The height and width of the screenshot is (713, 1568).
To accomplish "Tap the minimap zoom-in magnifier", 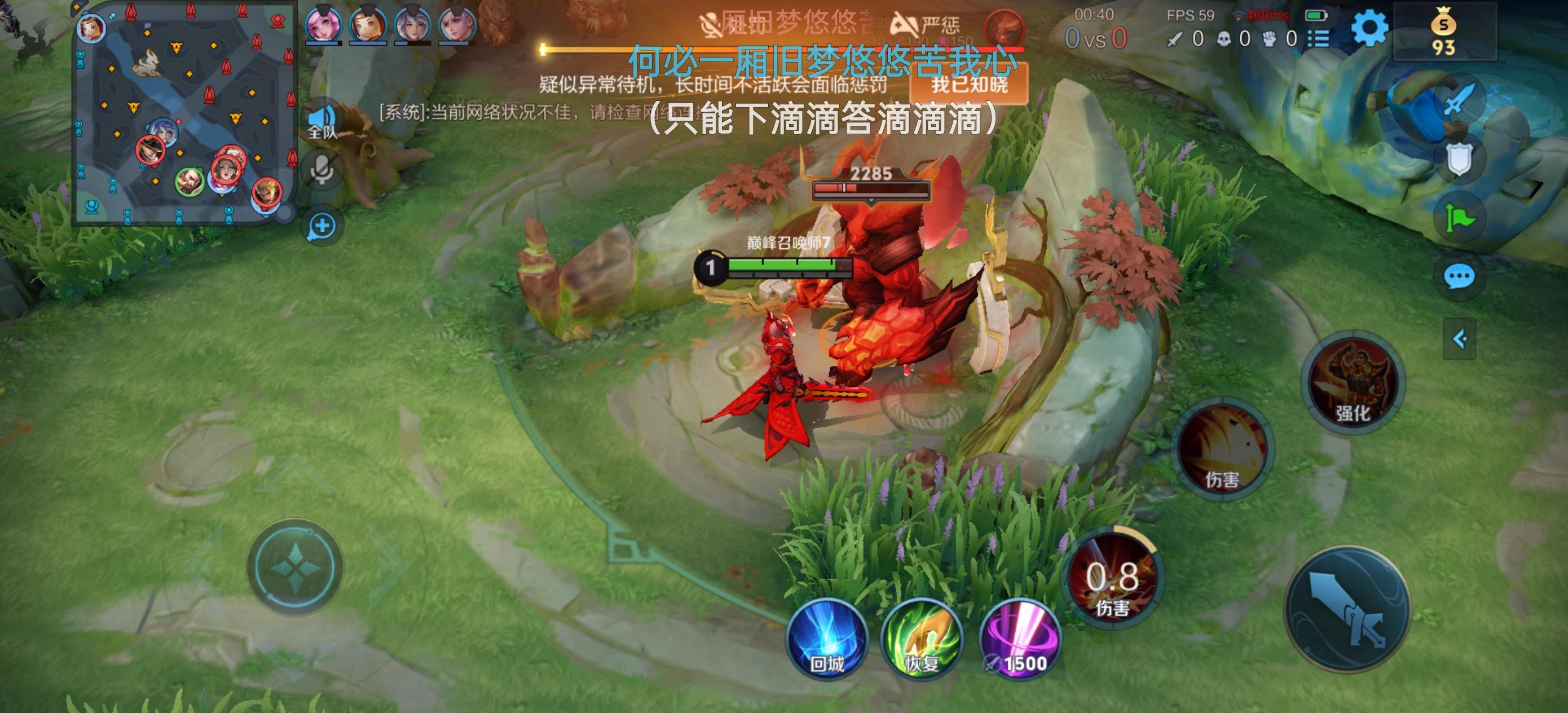I will 323,226.
